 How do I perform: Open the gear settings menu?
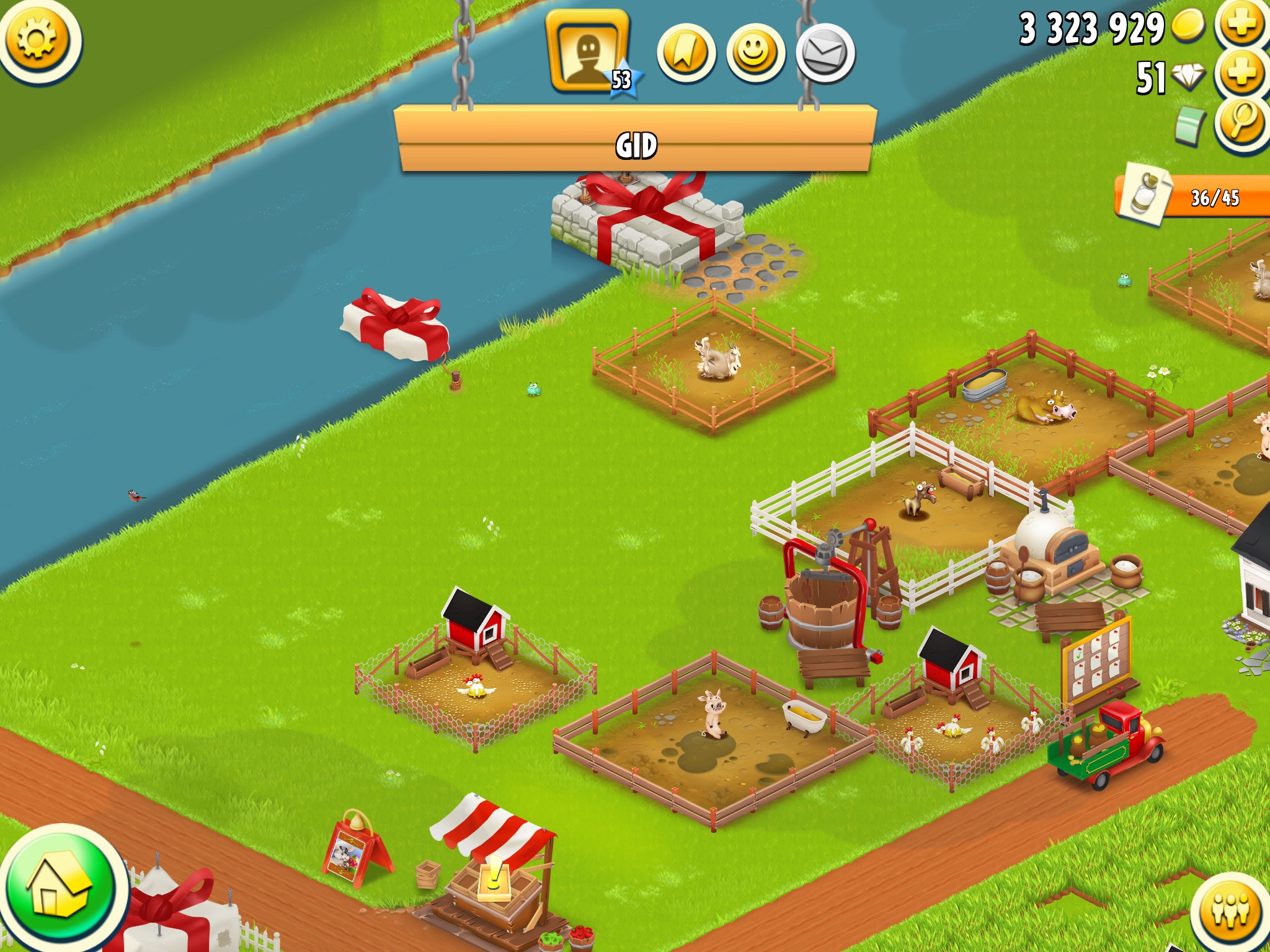pos(37,40)
